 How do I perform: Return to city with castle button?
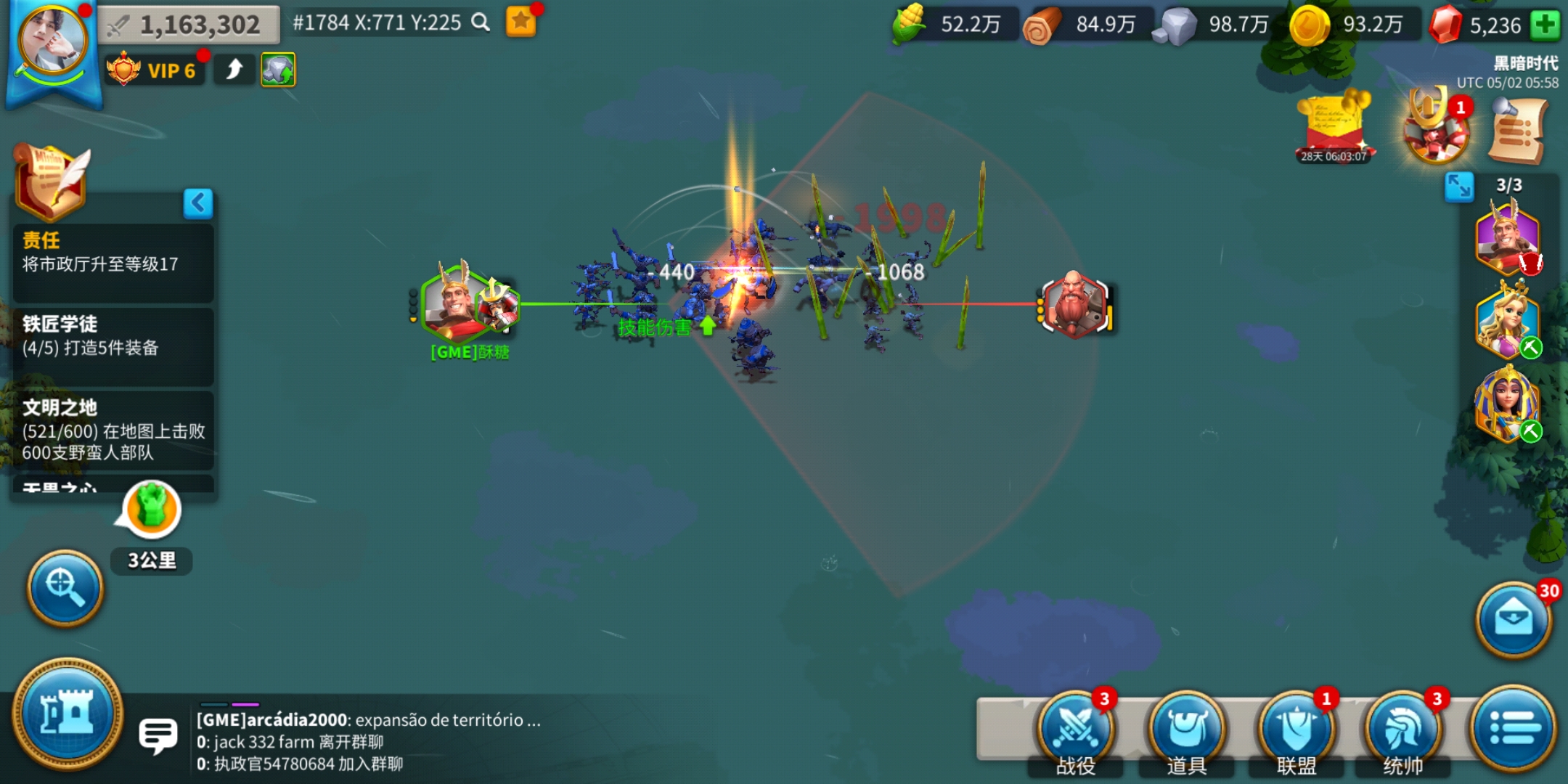(68, 714)
